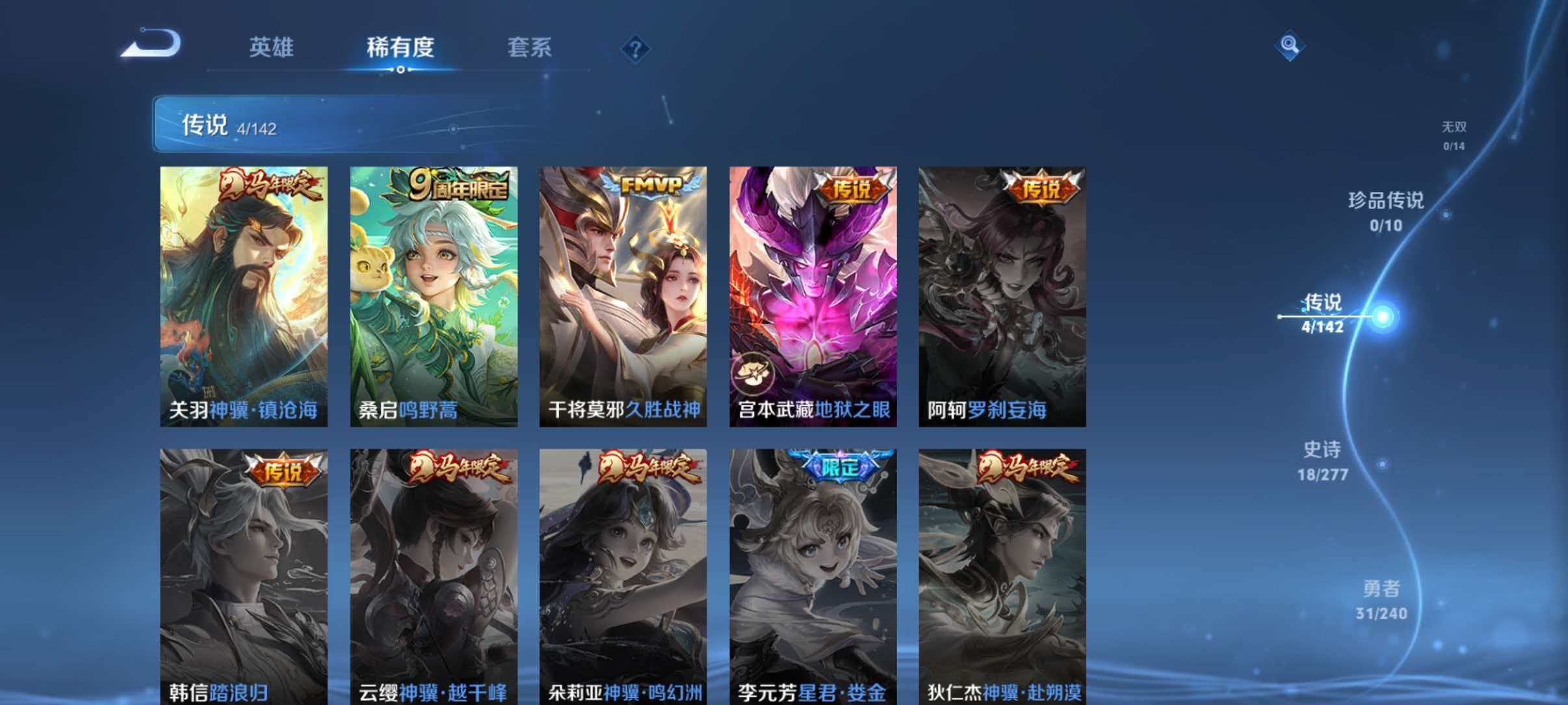Select the 无双 rarity category
This screenshot has width=1568, height=705.
pos(1453,127)
